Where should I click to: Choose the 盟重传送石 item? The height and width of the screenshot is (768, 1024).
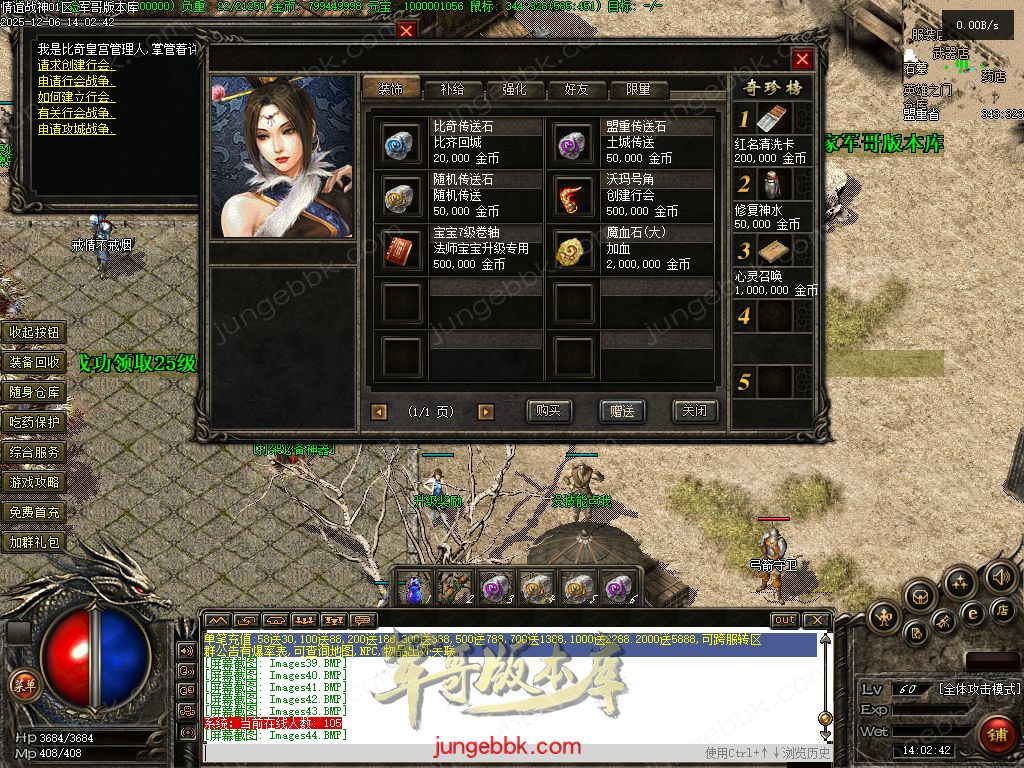coord(575,143)
